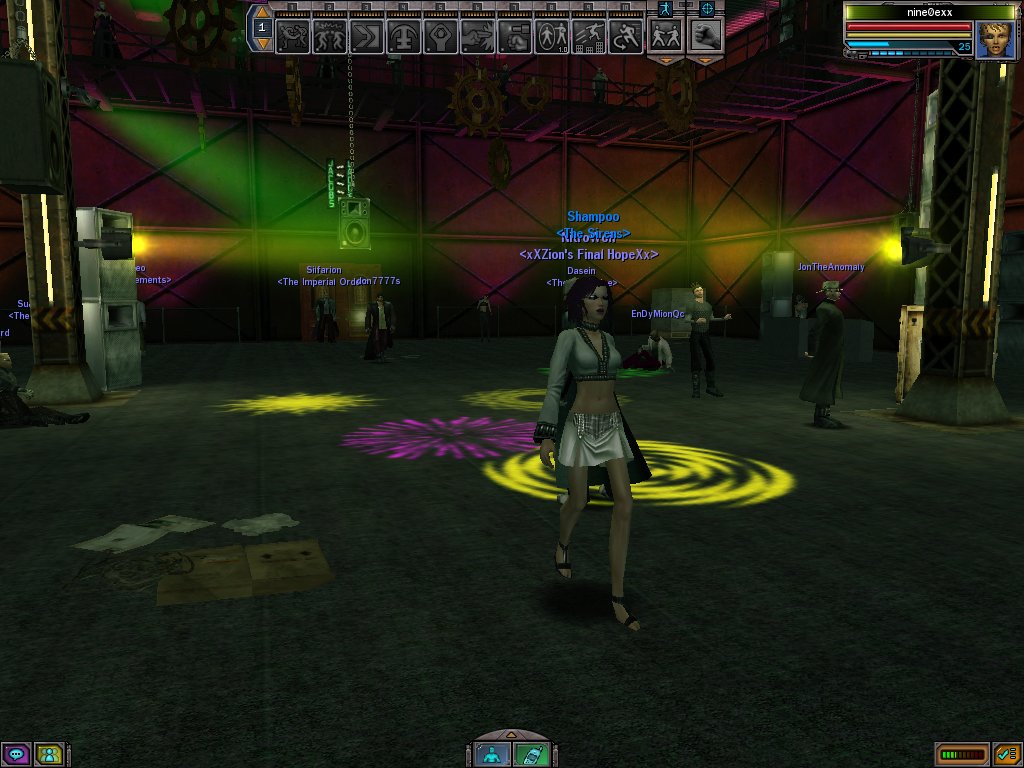This screenshot has height=768, width=1024.
Task: Open the checkmark mission log button
Action: click(1006, 754)
